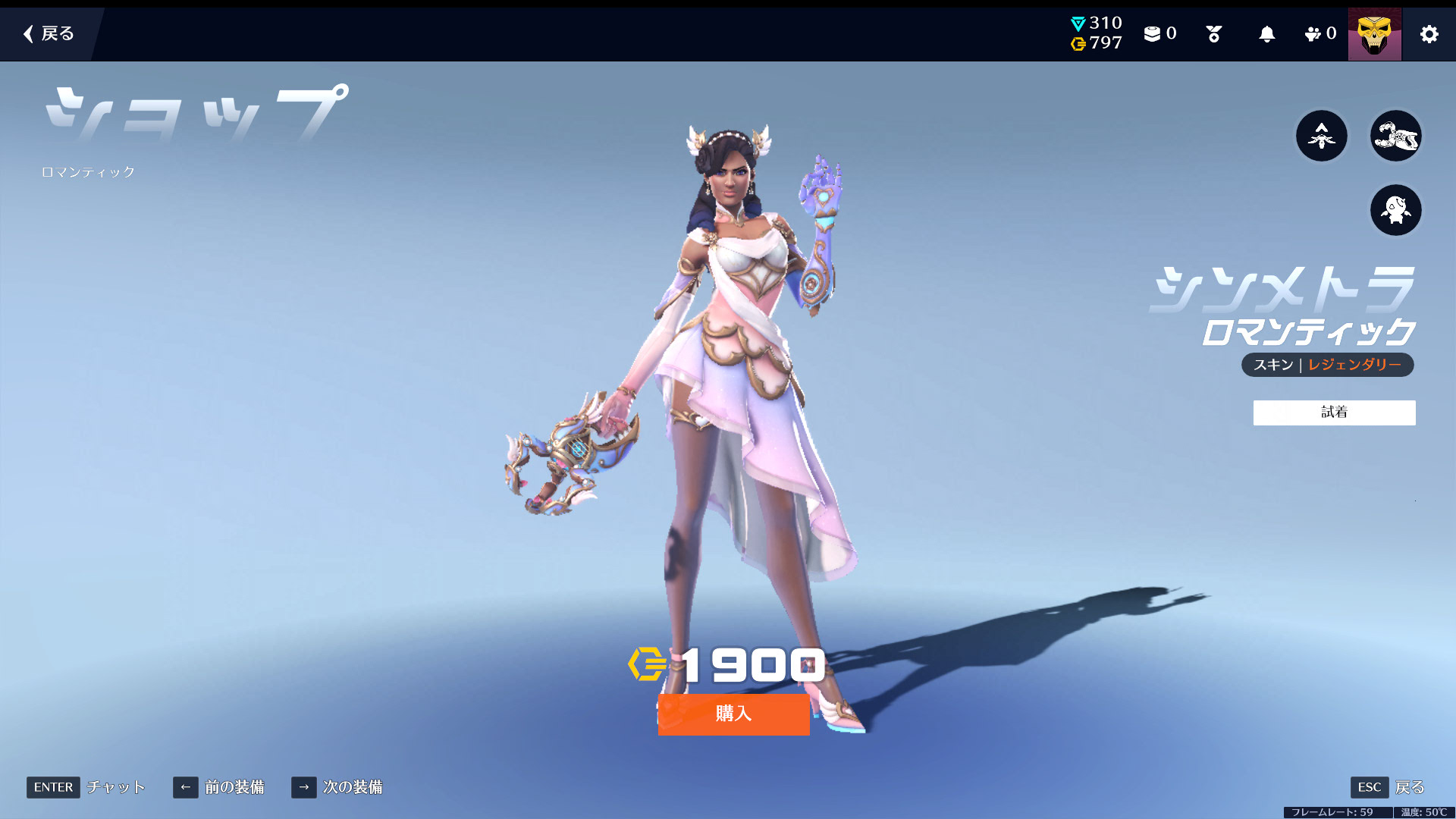Purchase the skin with orange 購入 button
Viewport: 1456px width, 819px height.
pyautogui.click(x=733, y=714)
